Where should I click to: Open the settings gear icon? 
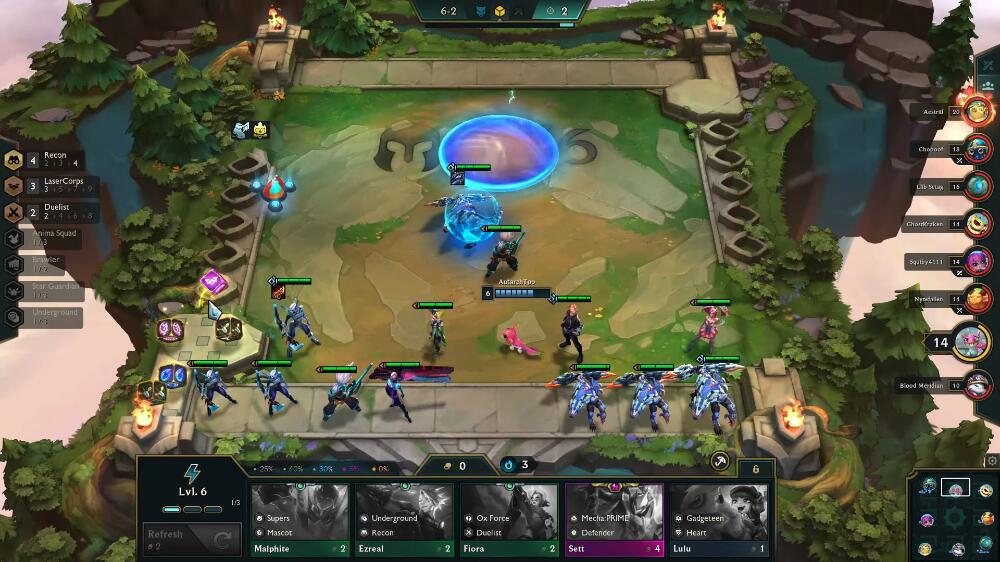[991, 461]
